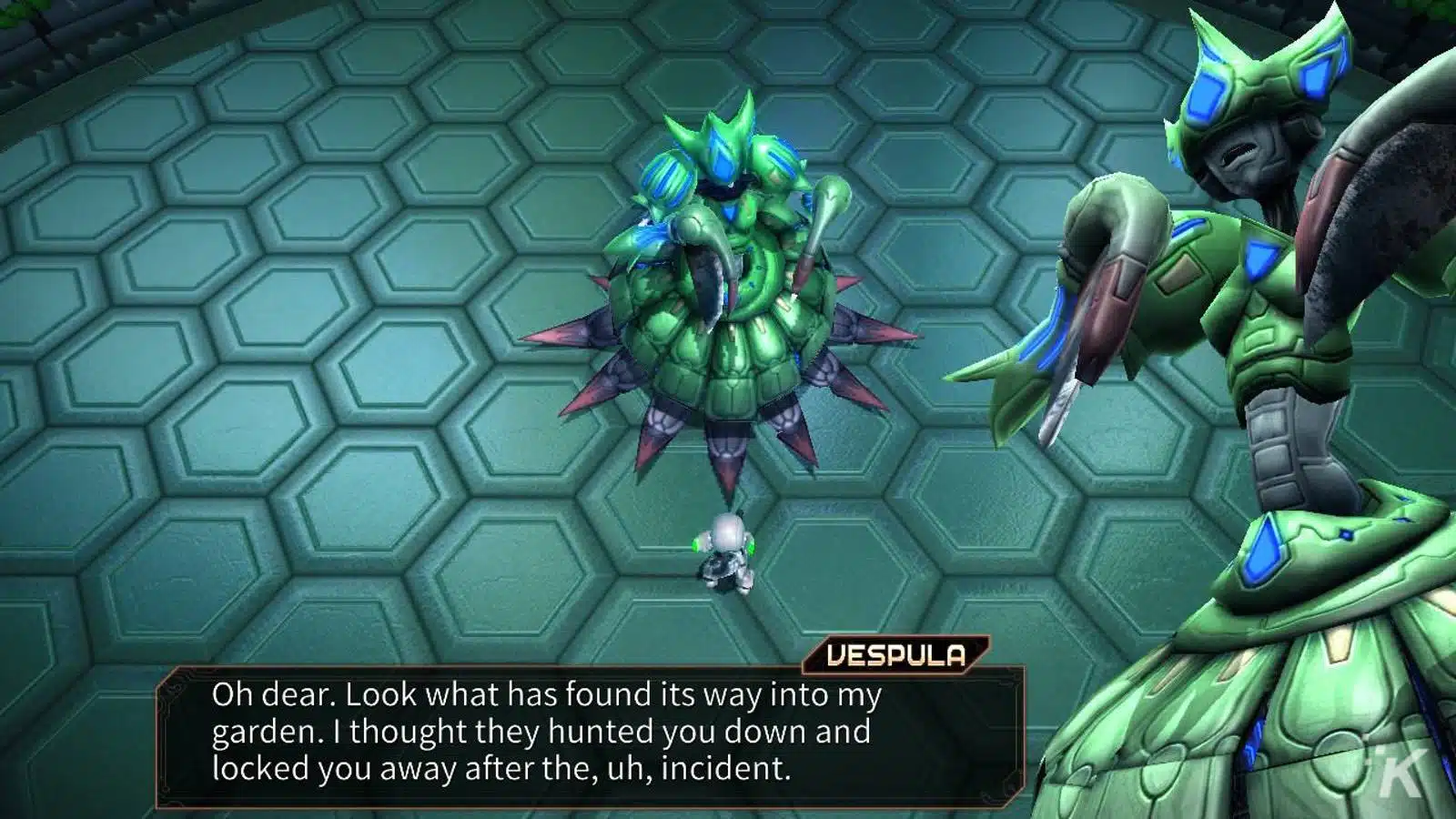Click the angled edge of the nameplate
The height and width of the screenshot is (819, 1456).
tap(979, 652)
